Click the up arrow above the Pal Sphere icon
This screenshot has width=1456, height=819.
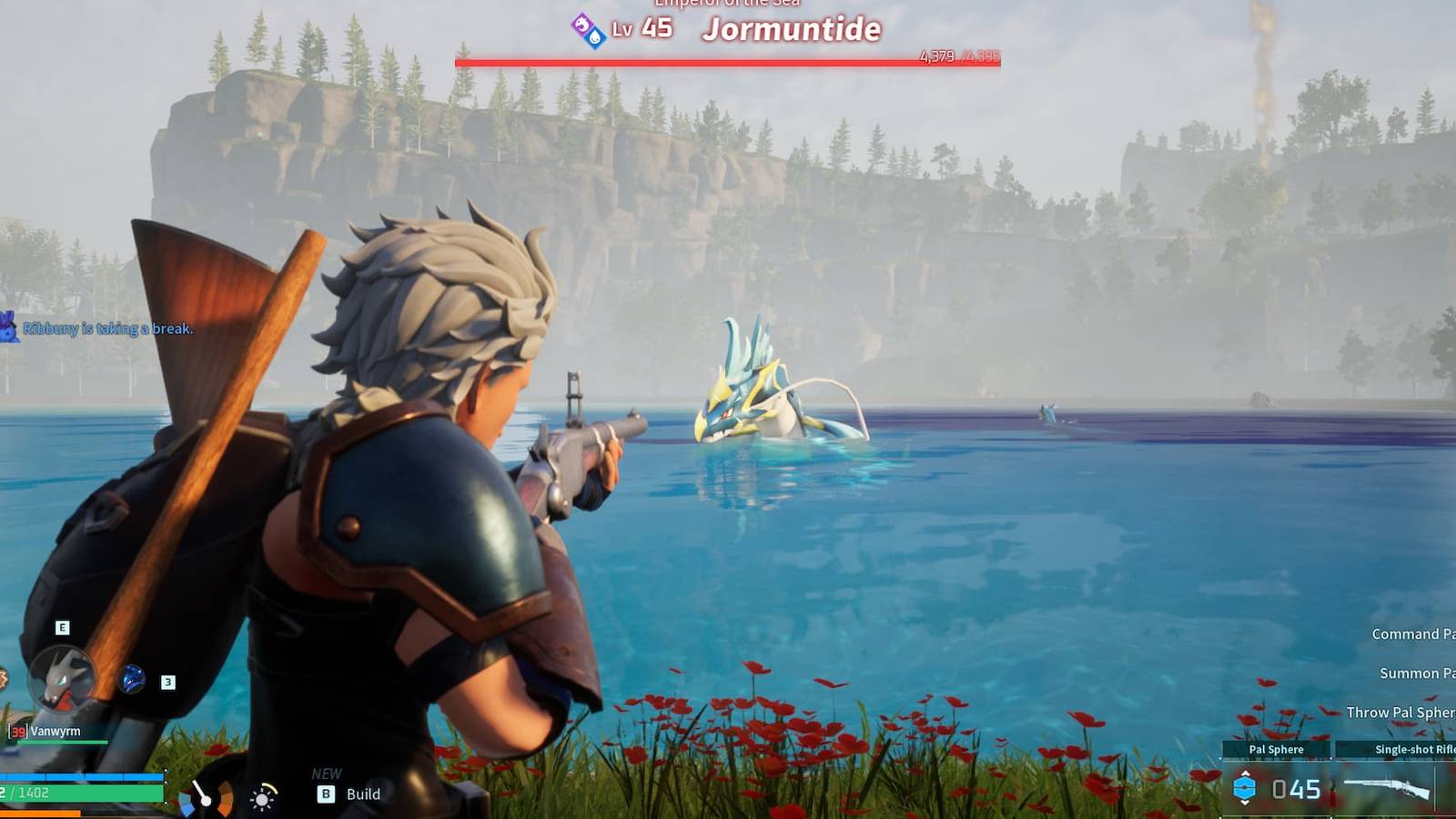point(1246,773)
